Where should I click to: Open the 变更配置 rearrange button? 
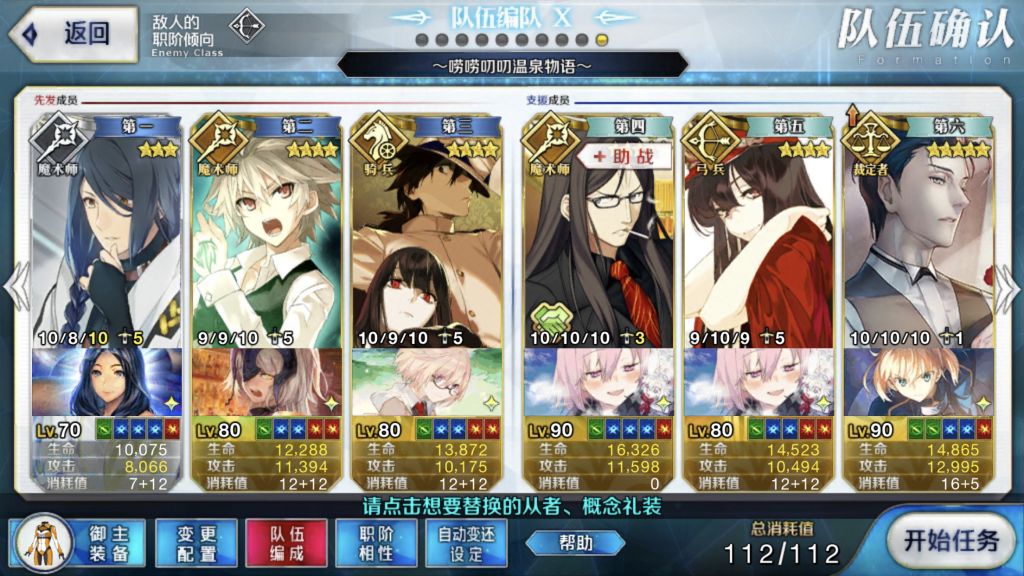tap(195, 543)
